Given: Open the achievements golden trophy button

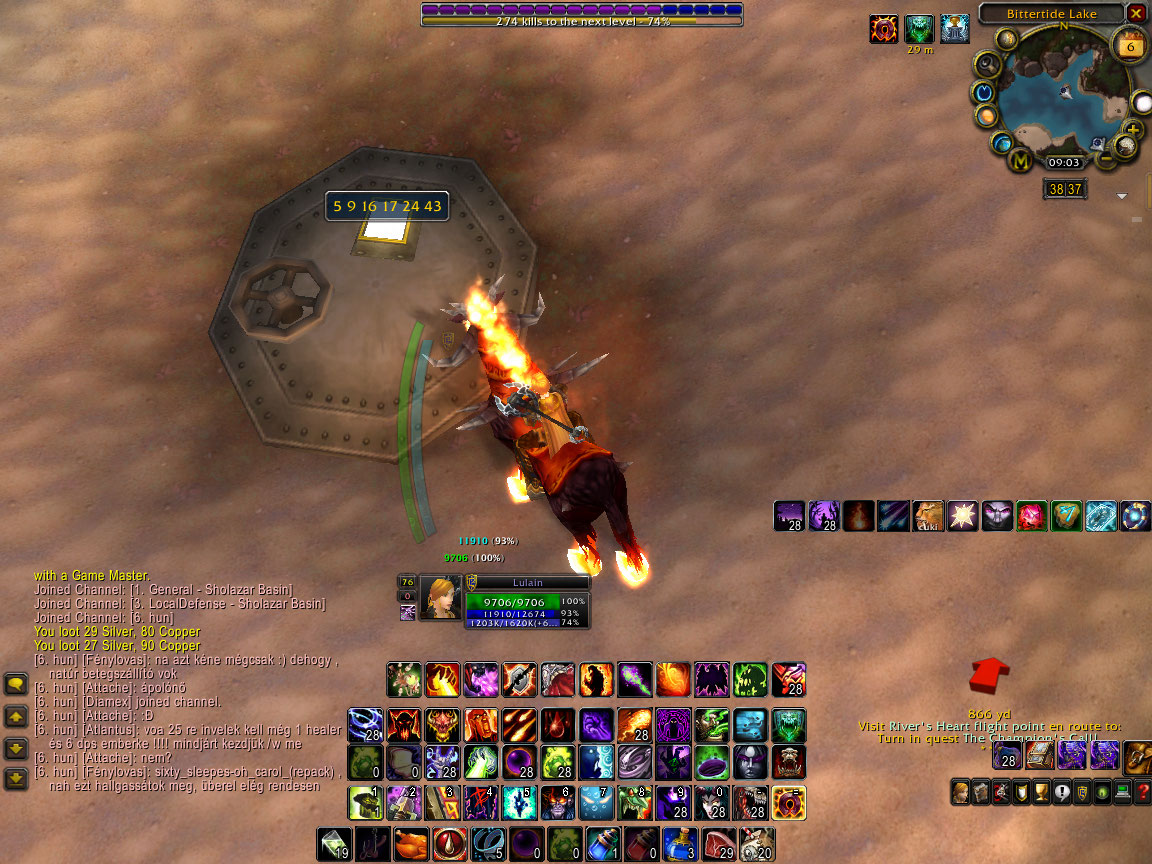Looking at the screenshot, I should (x=1040, y=792).
